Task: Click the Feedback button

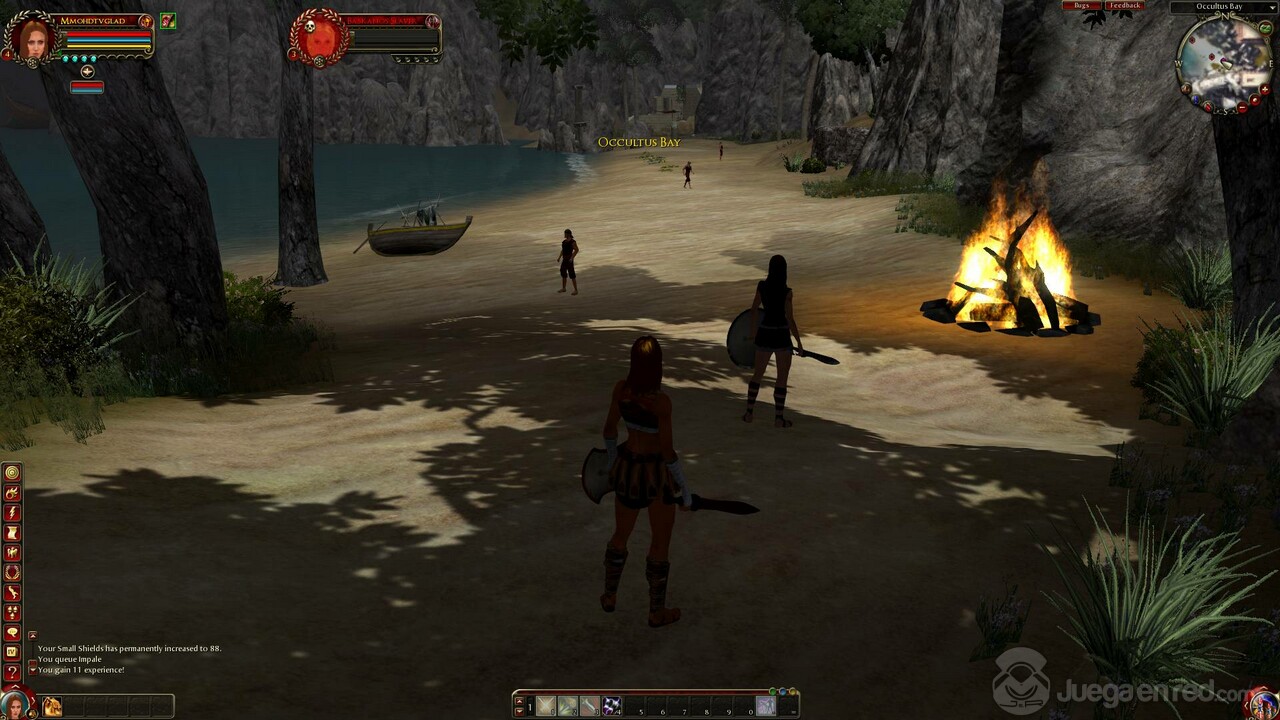Action: [1124, 6]
